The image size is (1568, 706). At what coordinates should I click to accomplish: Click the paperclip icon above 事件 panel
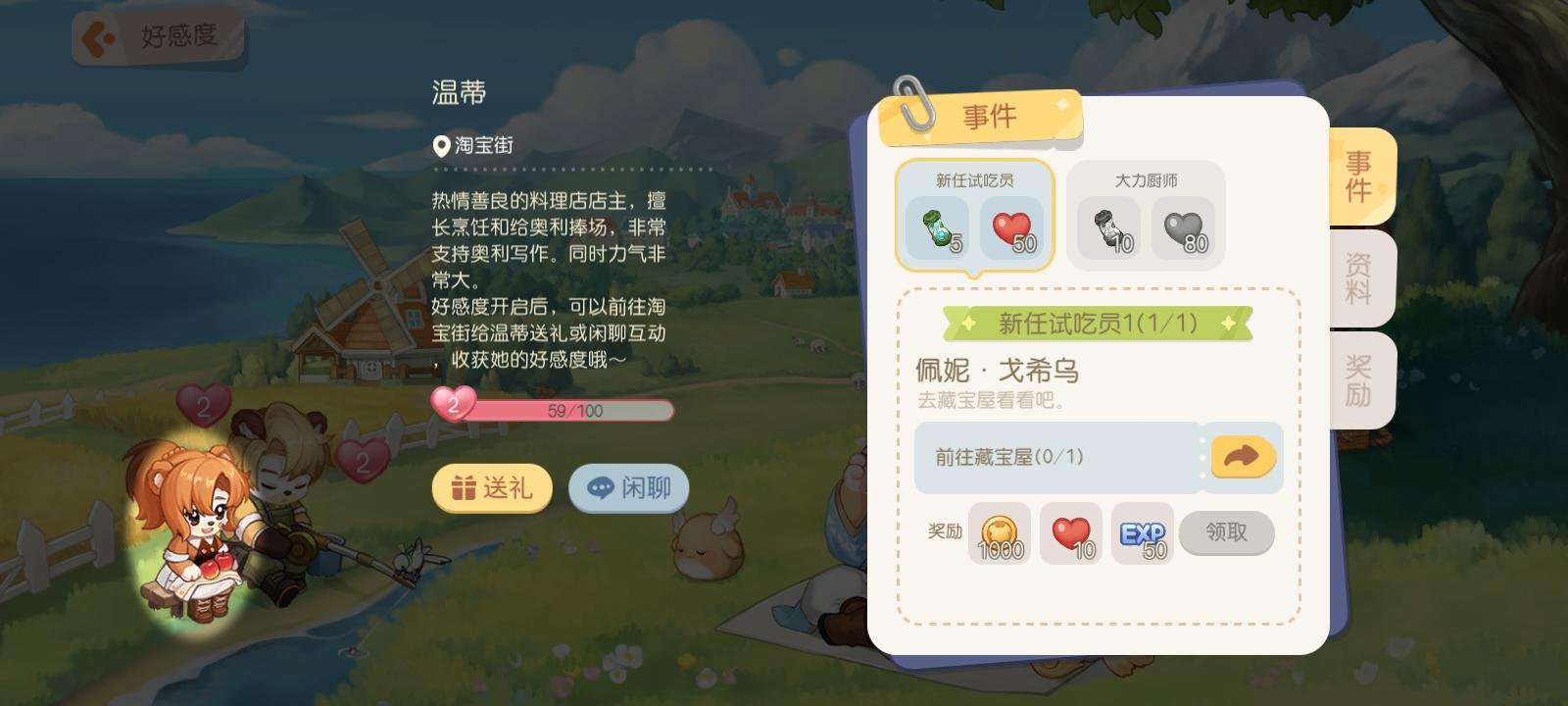[x=912, y=108]
